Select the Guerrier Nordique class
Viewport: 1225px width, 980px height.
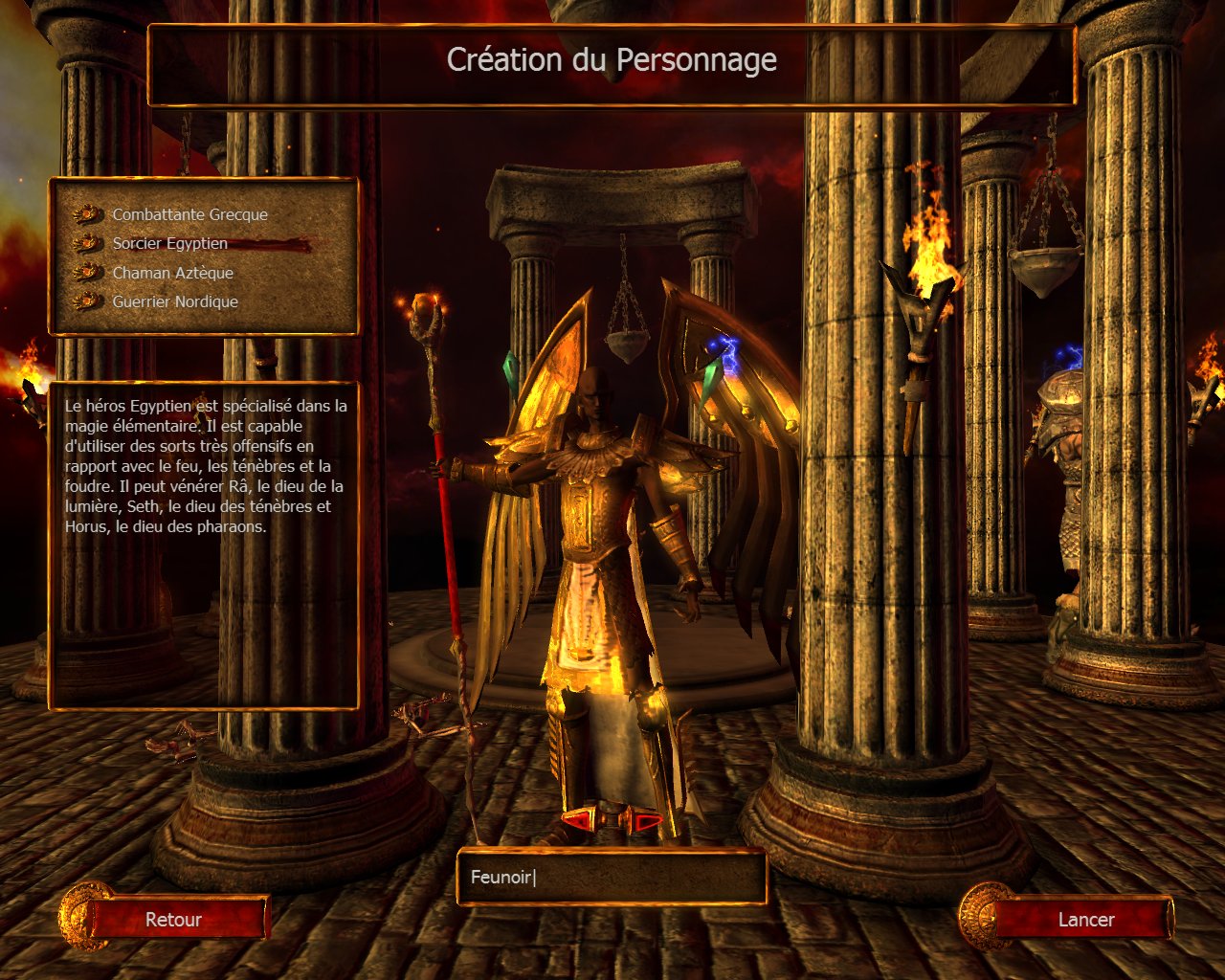[175, 301]
